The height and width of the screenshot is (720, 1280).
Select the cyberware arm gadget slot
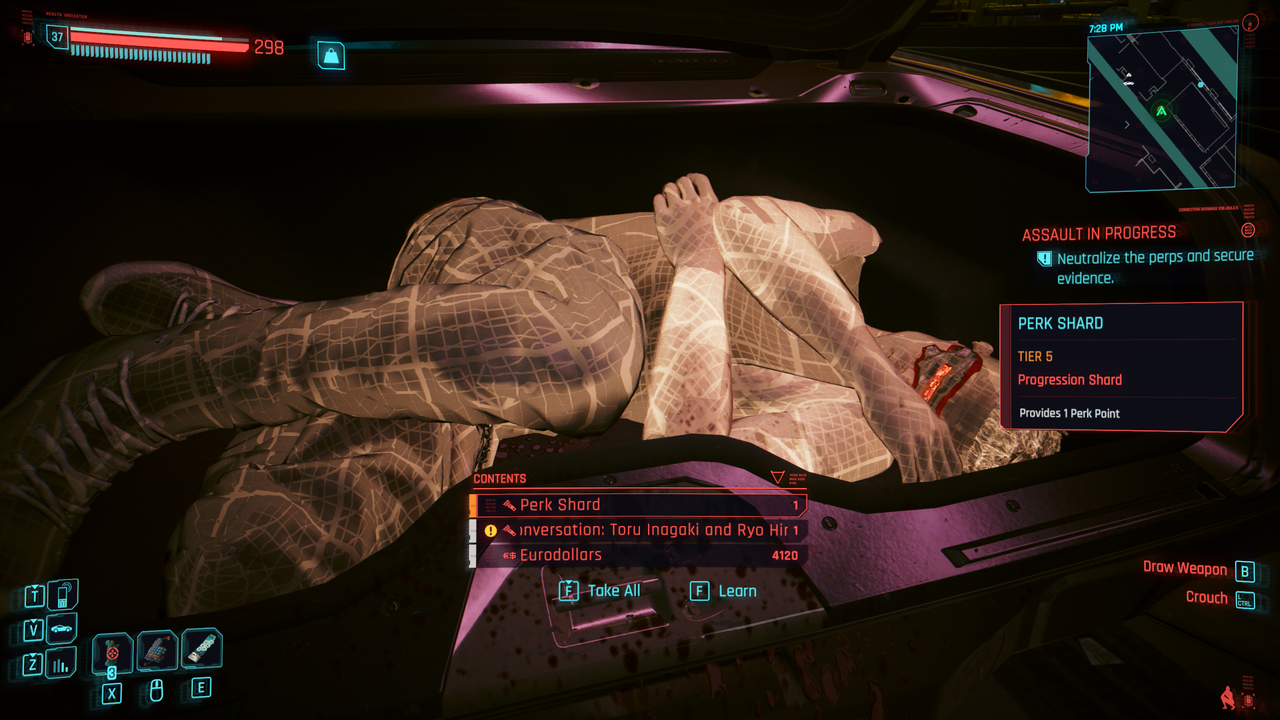(x=157, y=651)
